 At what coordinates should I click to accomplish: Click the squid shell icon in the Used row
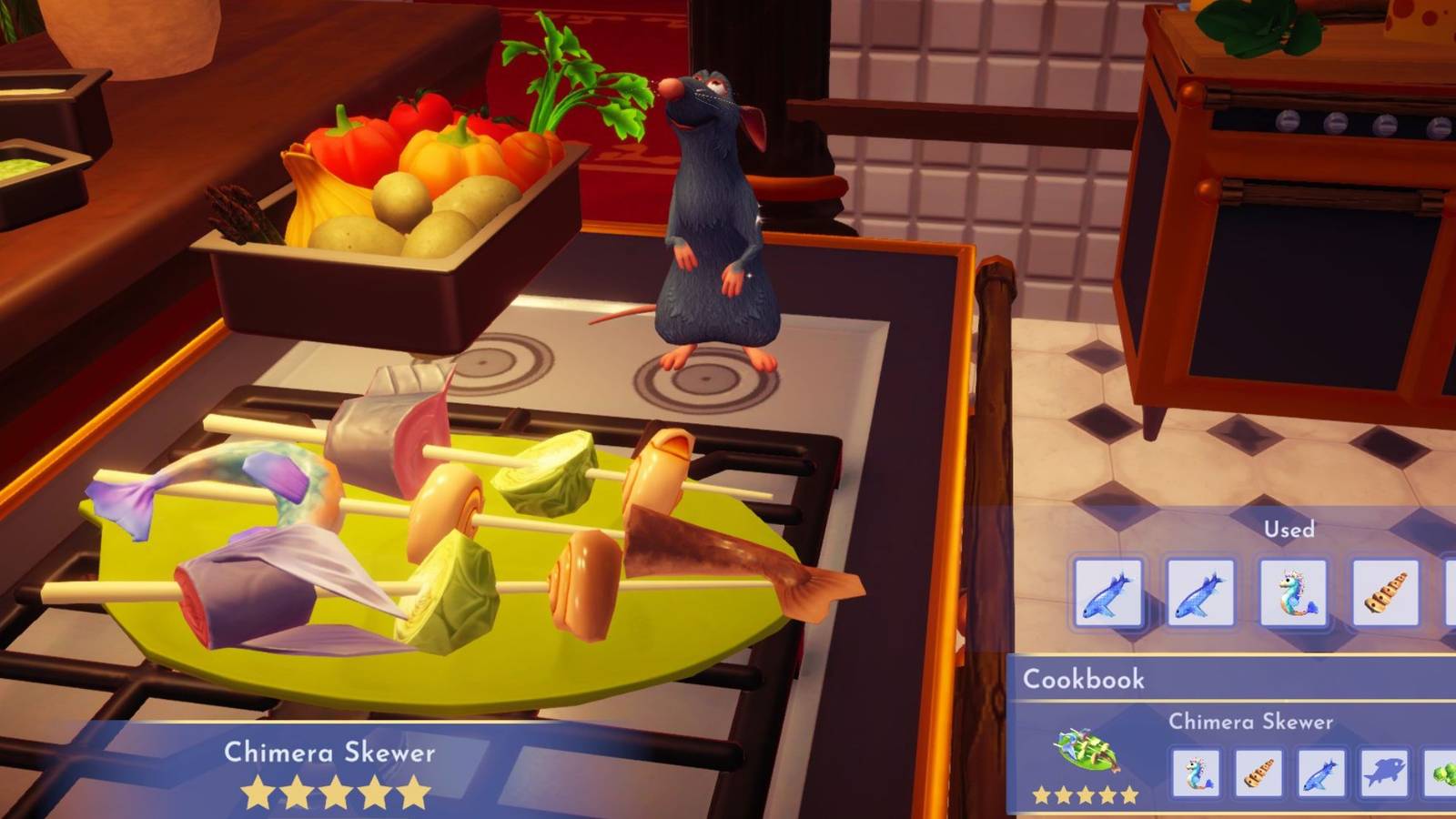(1386, 591)
